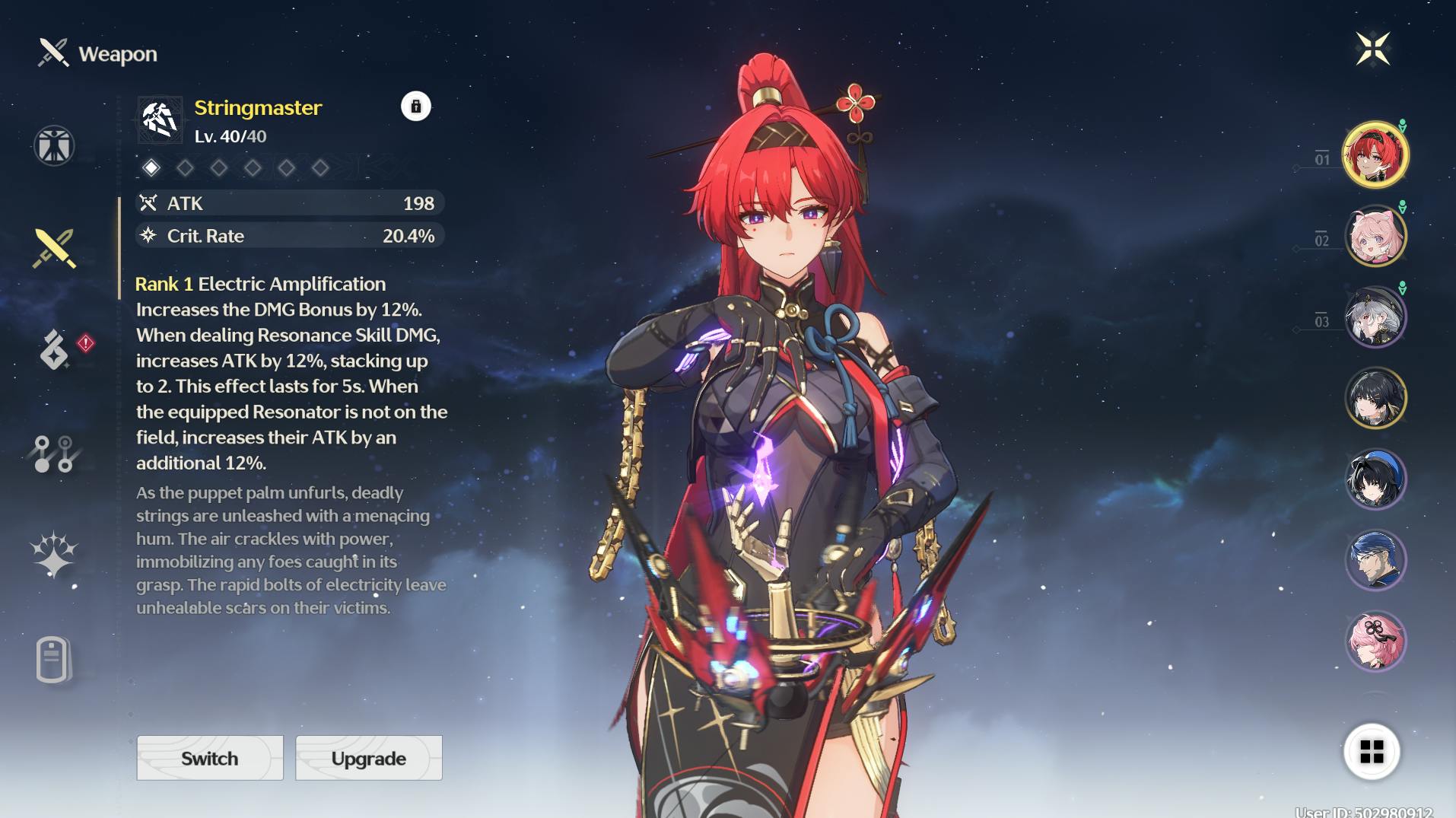Open the Echo tab with alert badge
Viewport: 1456px width, 818px height.
(x=55, y=349)
